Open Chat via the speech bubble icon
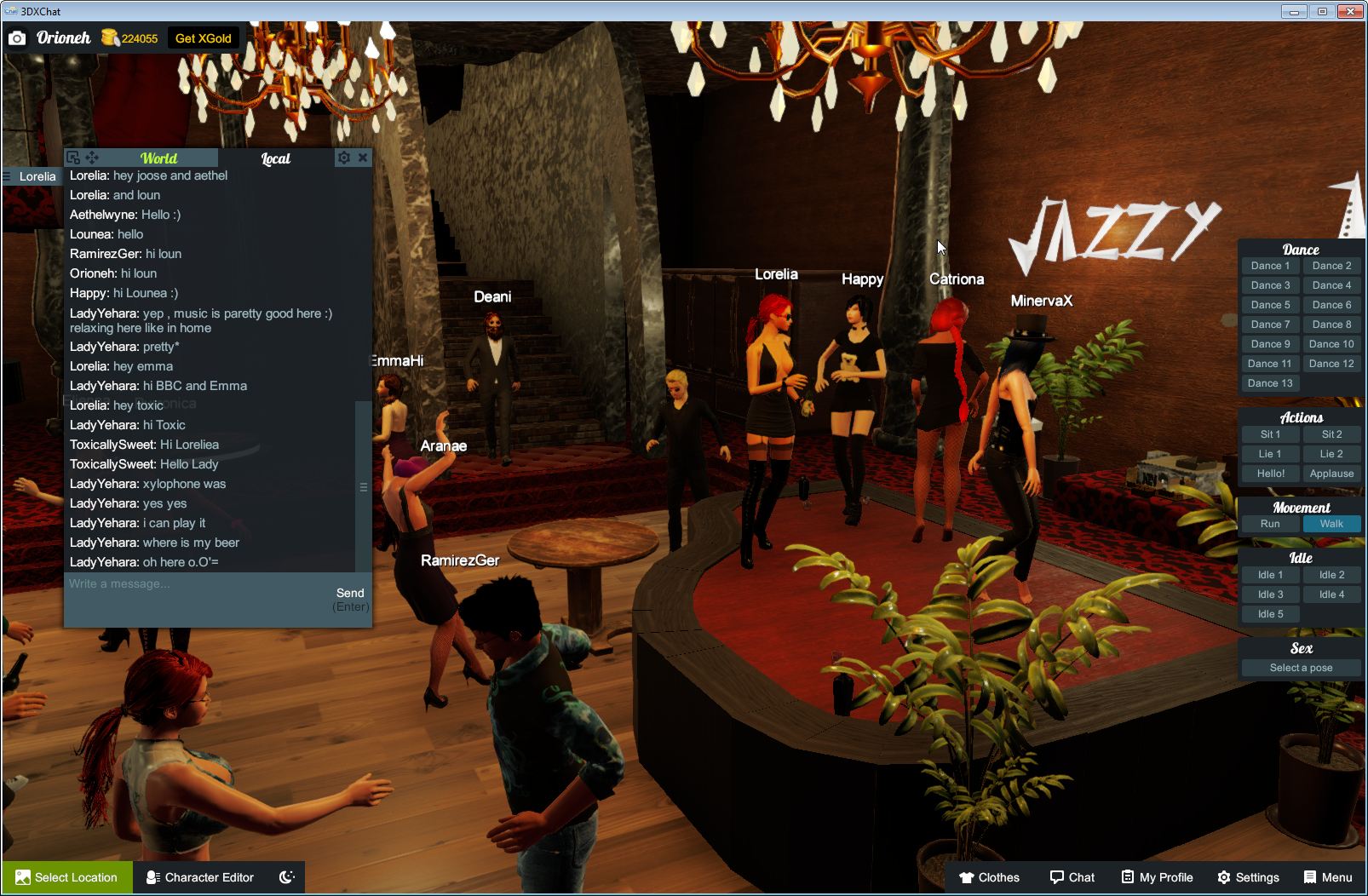This screenshot has width=1368, height=896. pyautogui.click(x=1056, y=877)
